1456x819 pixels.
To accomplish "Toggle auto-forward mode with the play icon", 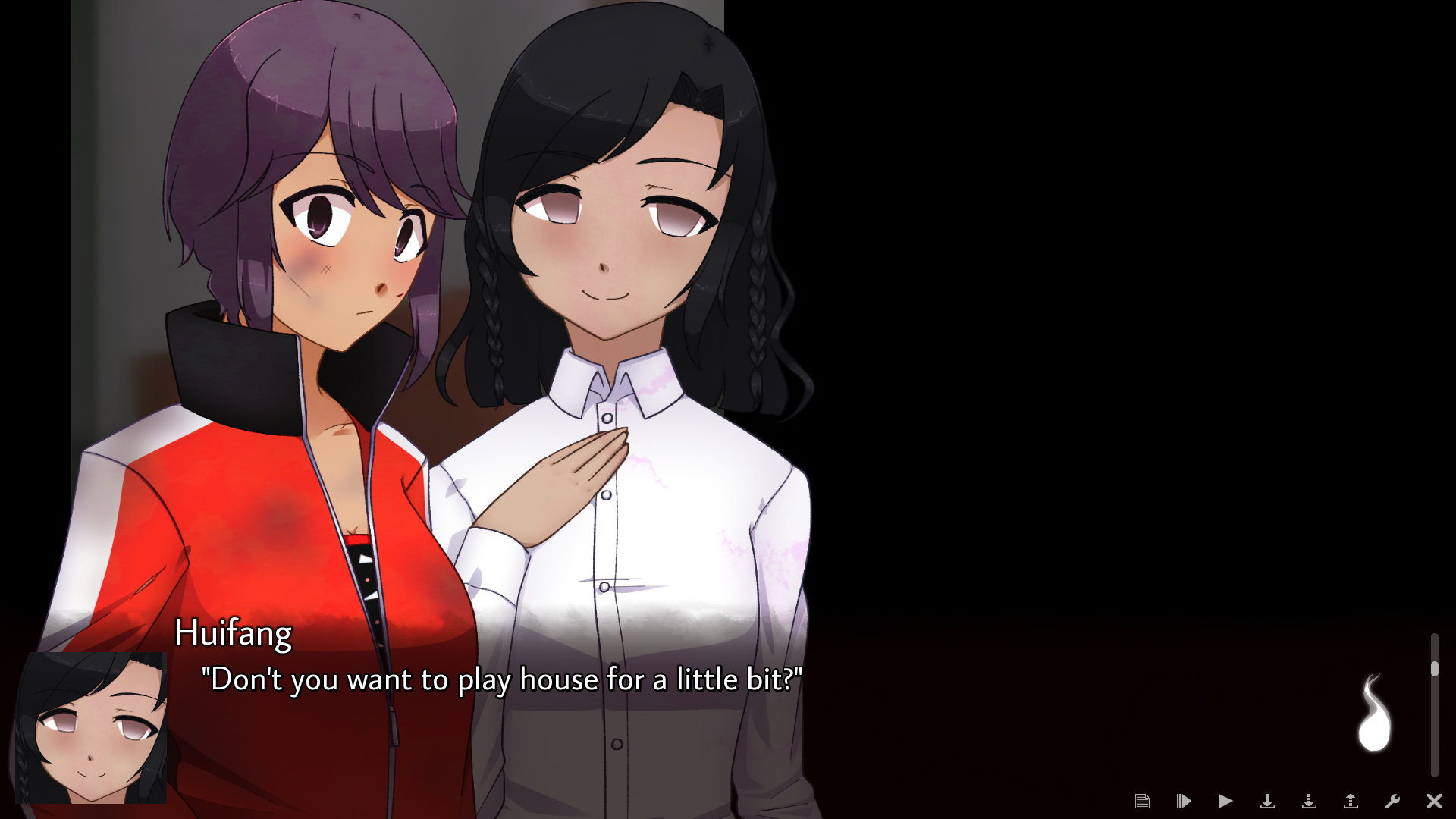I will pos(1226,801).
